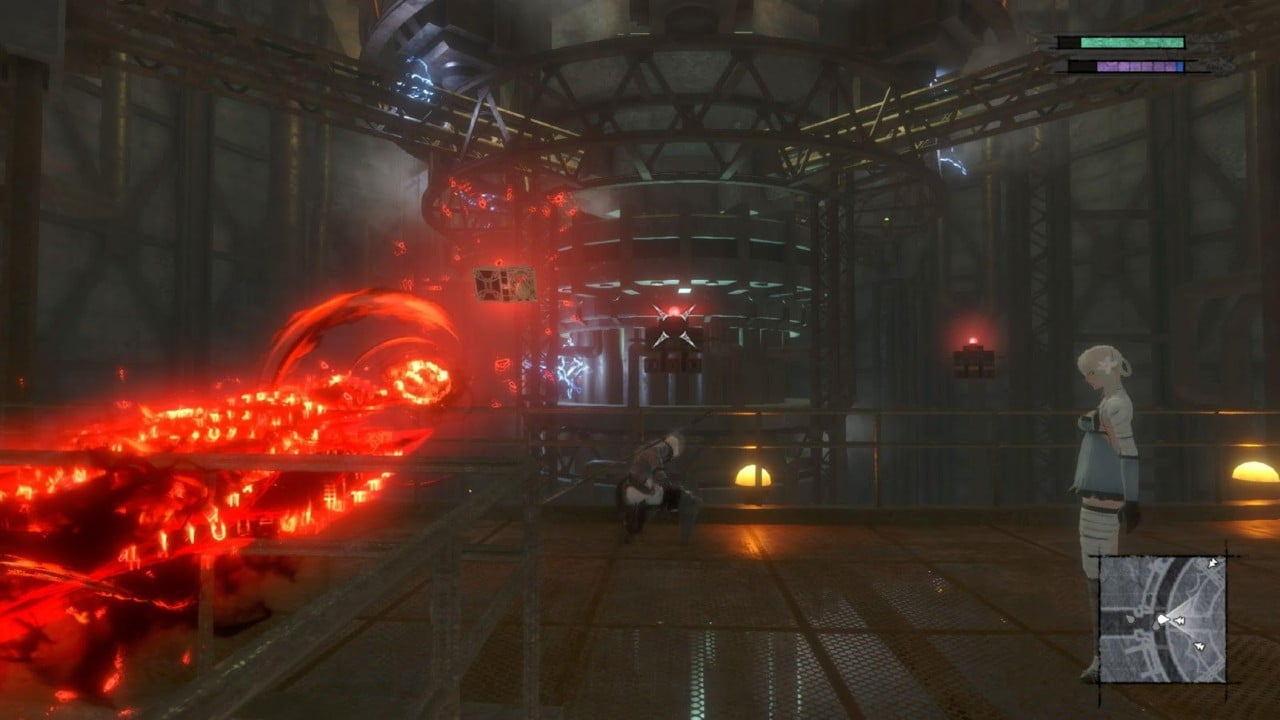Image resolution: width=1280 pixels, height=720 pixels.
Task: Toggle the green health bar display
Action: 1132,42
